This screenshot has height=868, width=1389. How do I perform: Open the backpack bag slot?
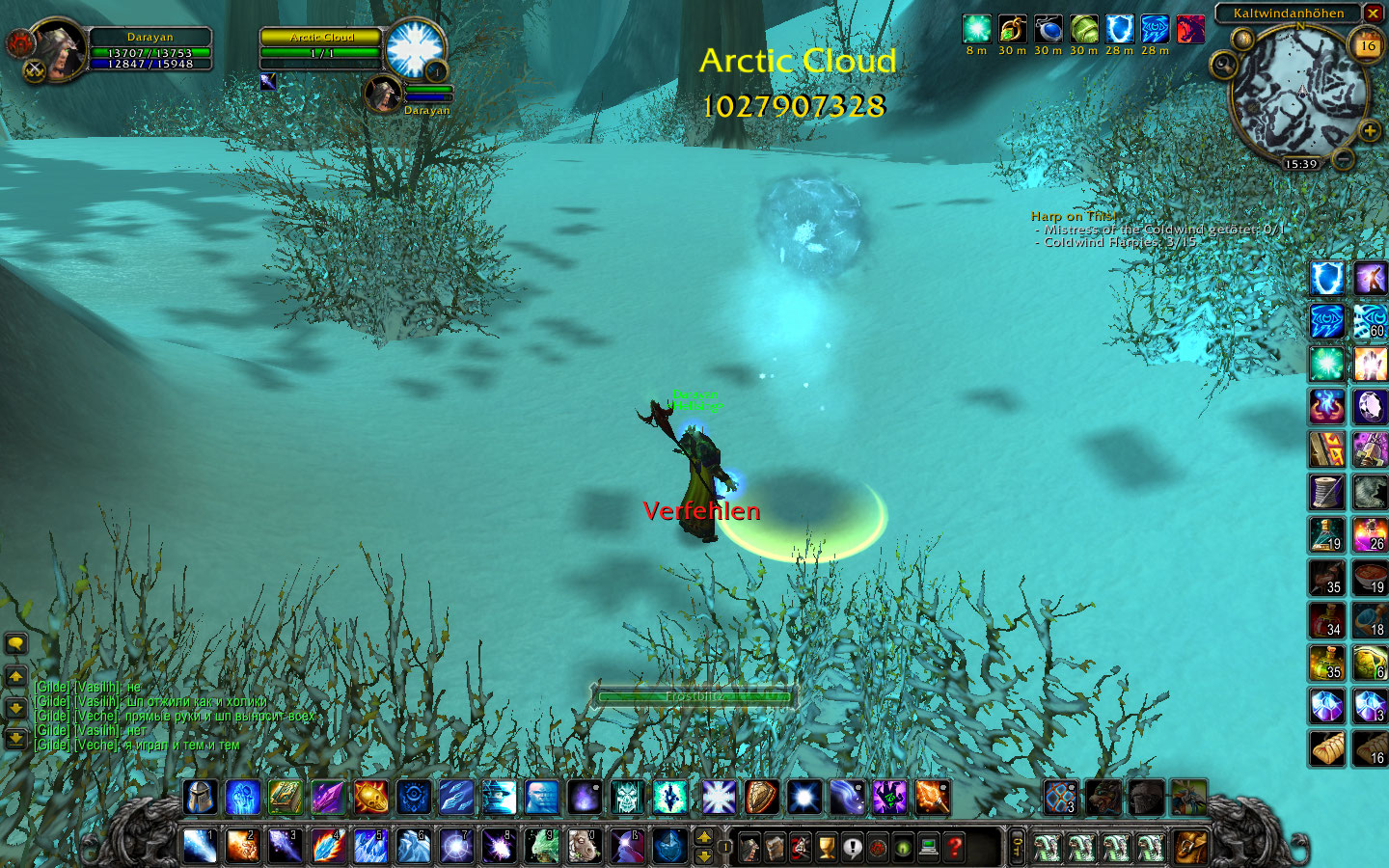[x=1190, y=847]
